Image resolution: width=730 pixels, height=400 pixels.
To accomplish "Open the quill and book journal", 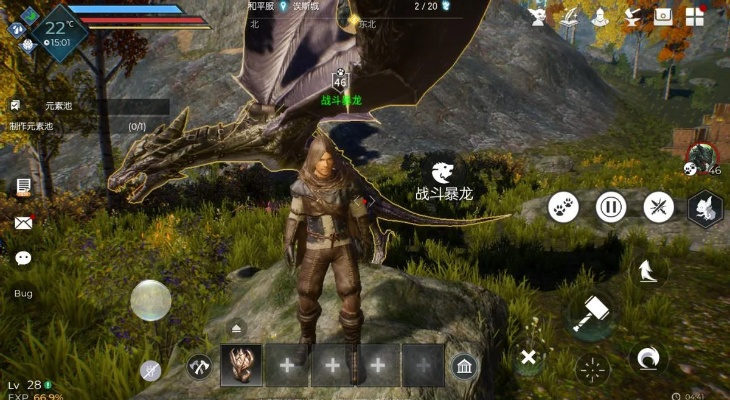I will point(570,17).
